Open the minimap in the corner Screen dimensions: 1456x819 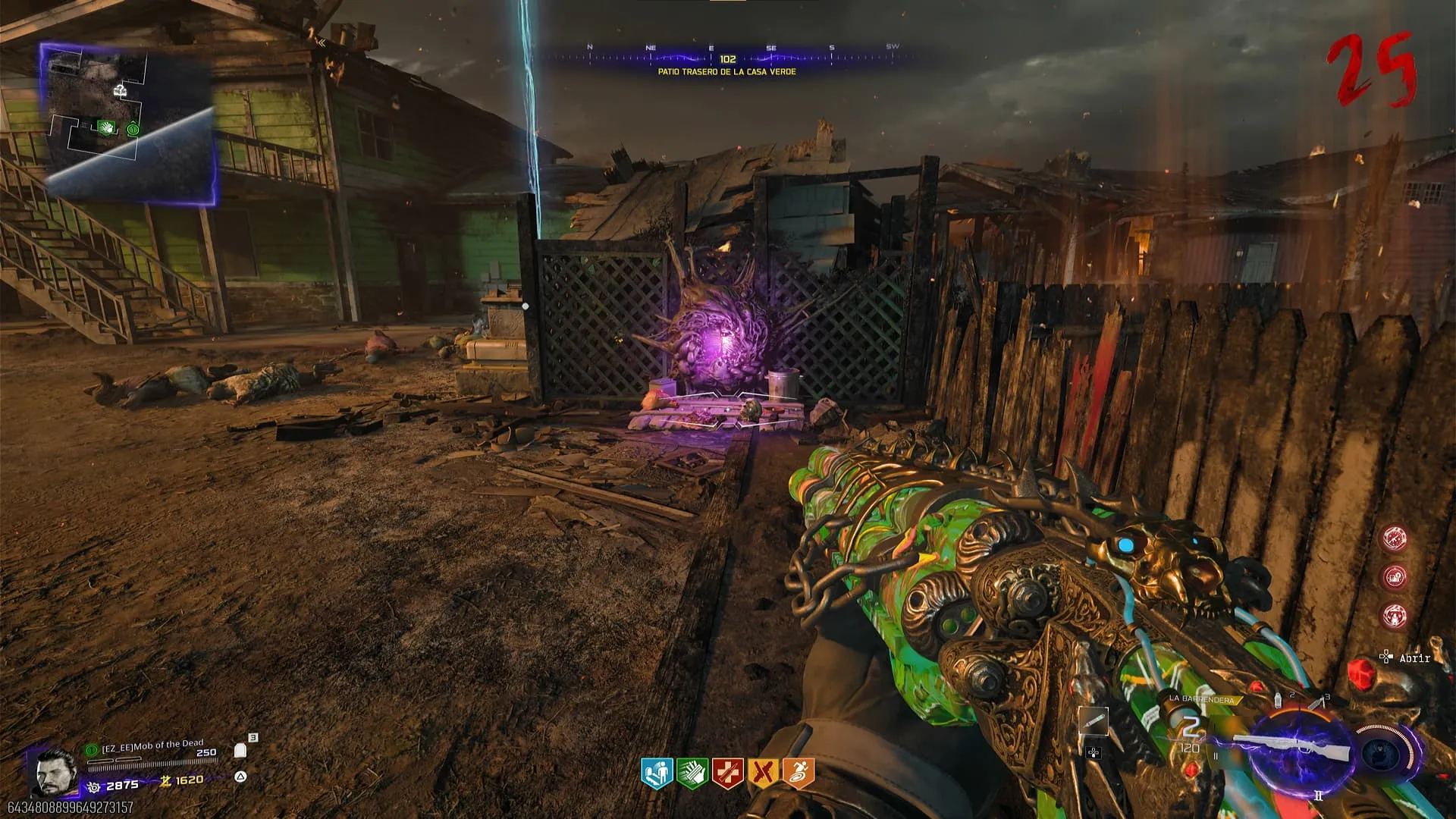pos(129,125)
